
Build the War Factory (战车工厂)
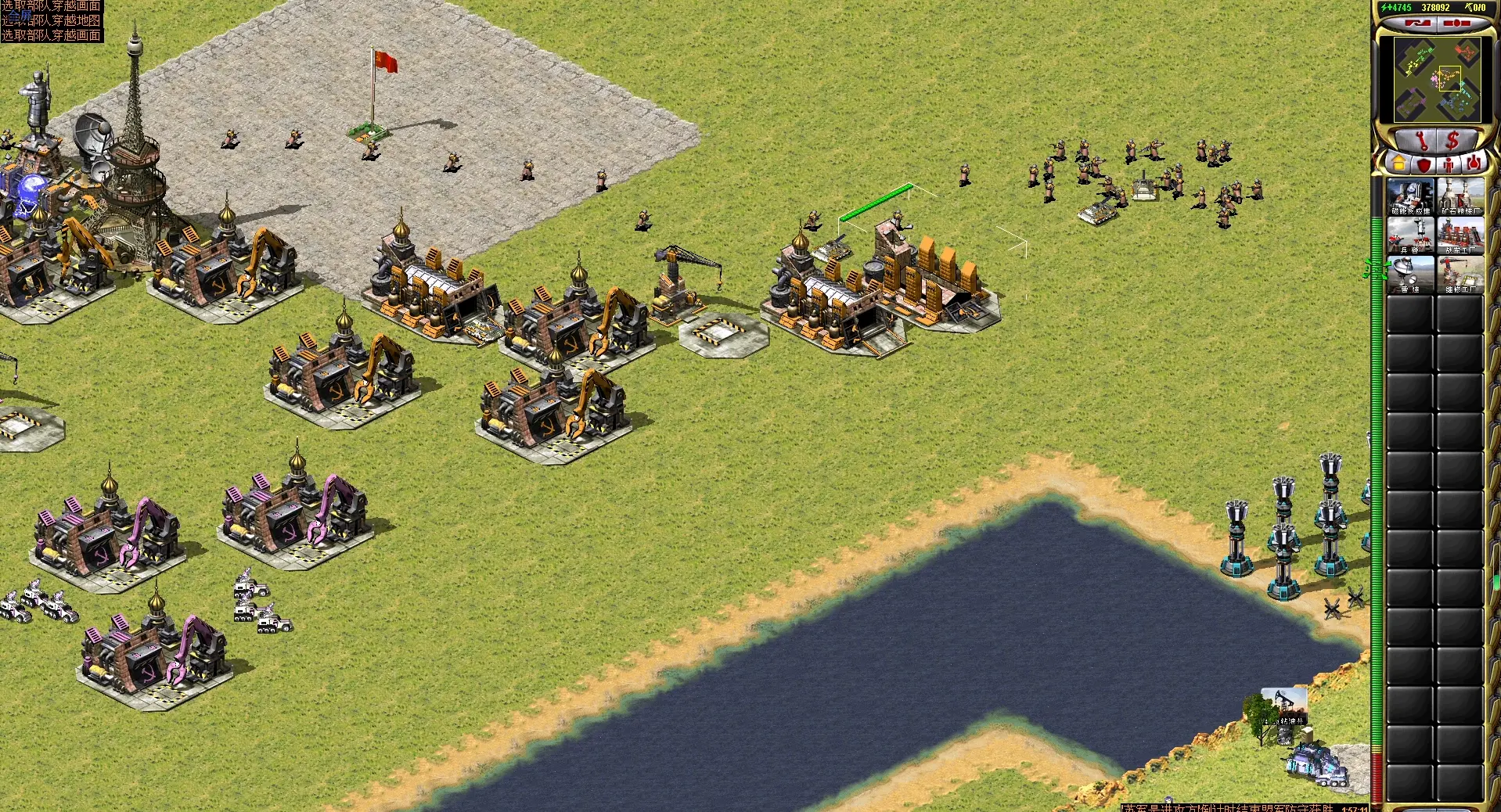1460,235
